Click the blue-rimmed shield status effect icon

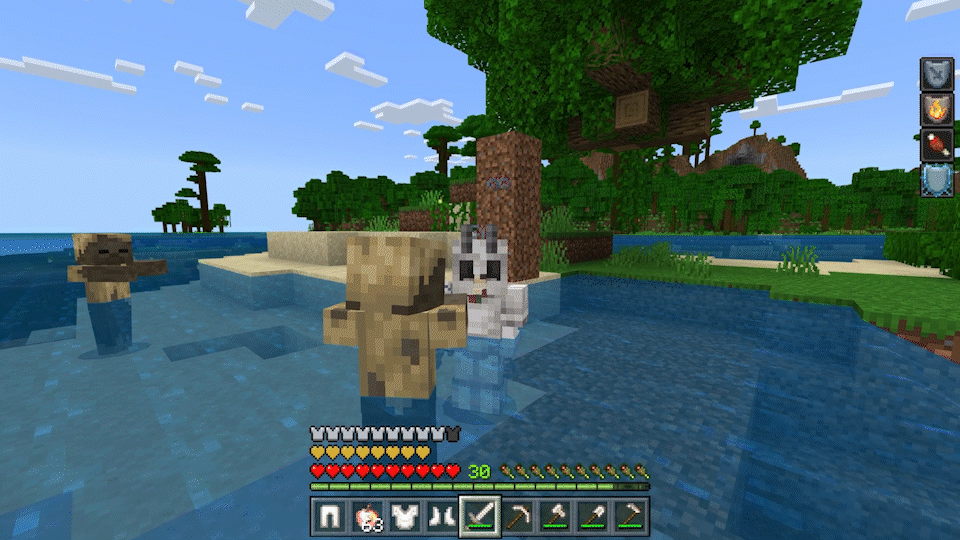(936, 179)
